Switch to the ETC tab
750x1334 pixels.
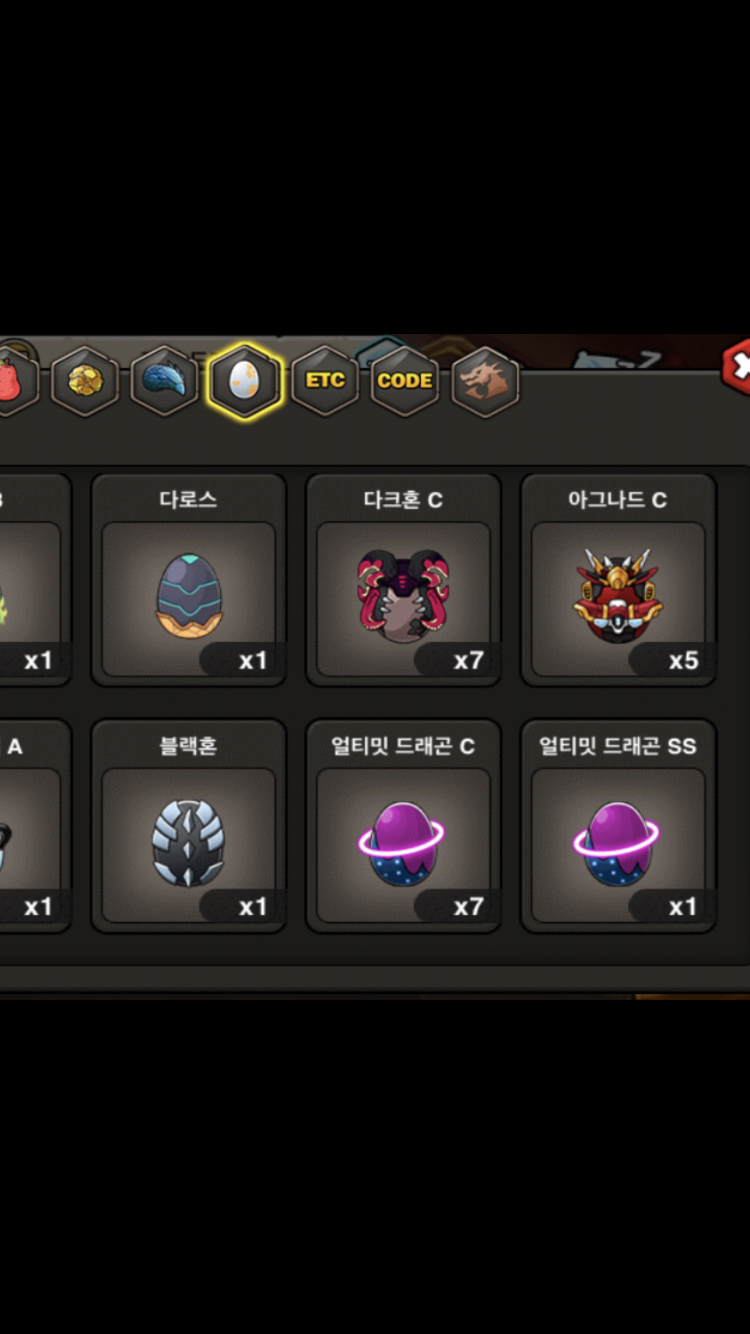(x=325, y=381)
